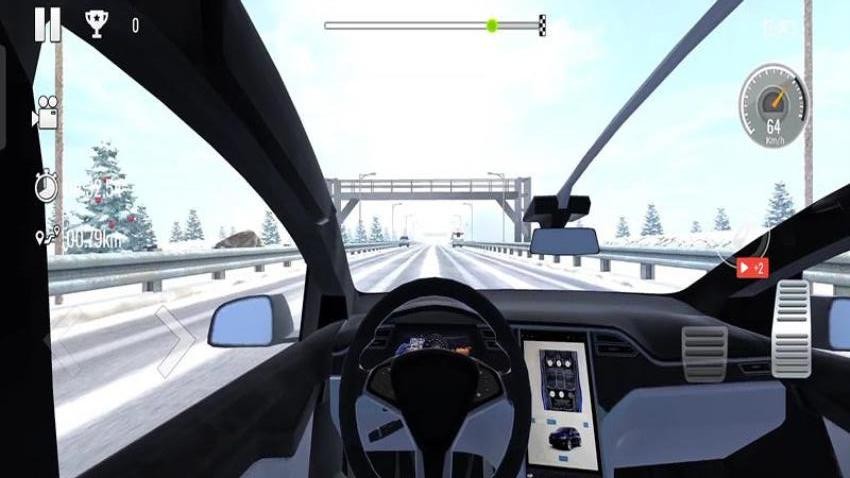The width and height of the screenshot is (850, 478).
Task: Steer left with the faint left arrow
Action: pos(60,341)
